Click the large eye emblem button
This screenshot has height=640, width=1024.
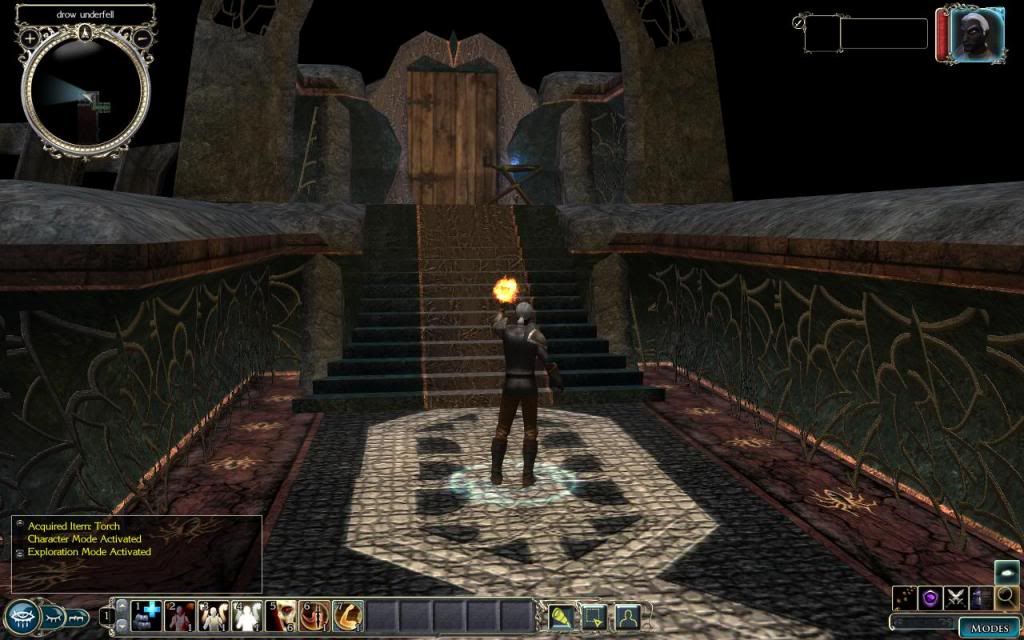[21, 616]
